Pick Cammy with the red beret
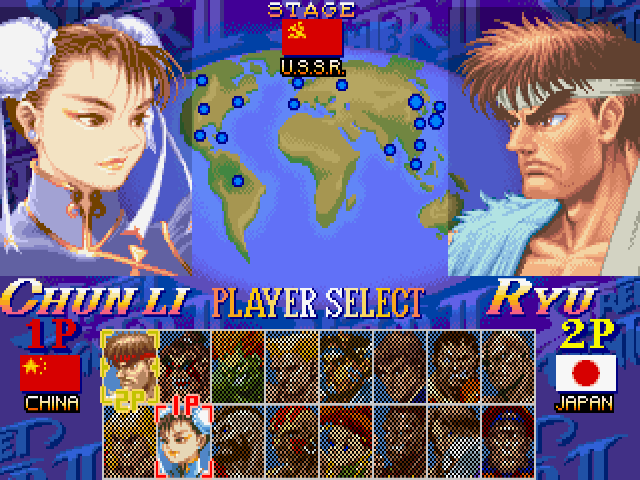640x480 pixels. (345, 435)
